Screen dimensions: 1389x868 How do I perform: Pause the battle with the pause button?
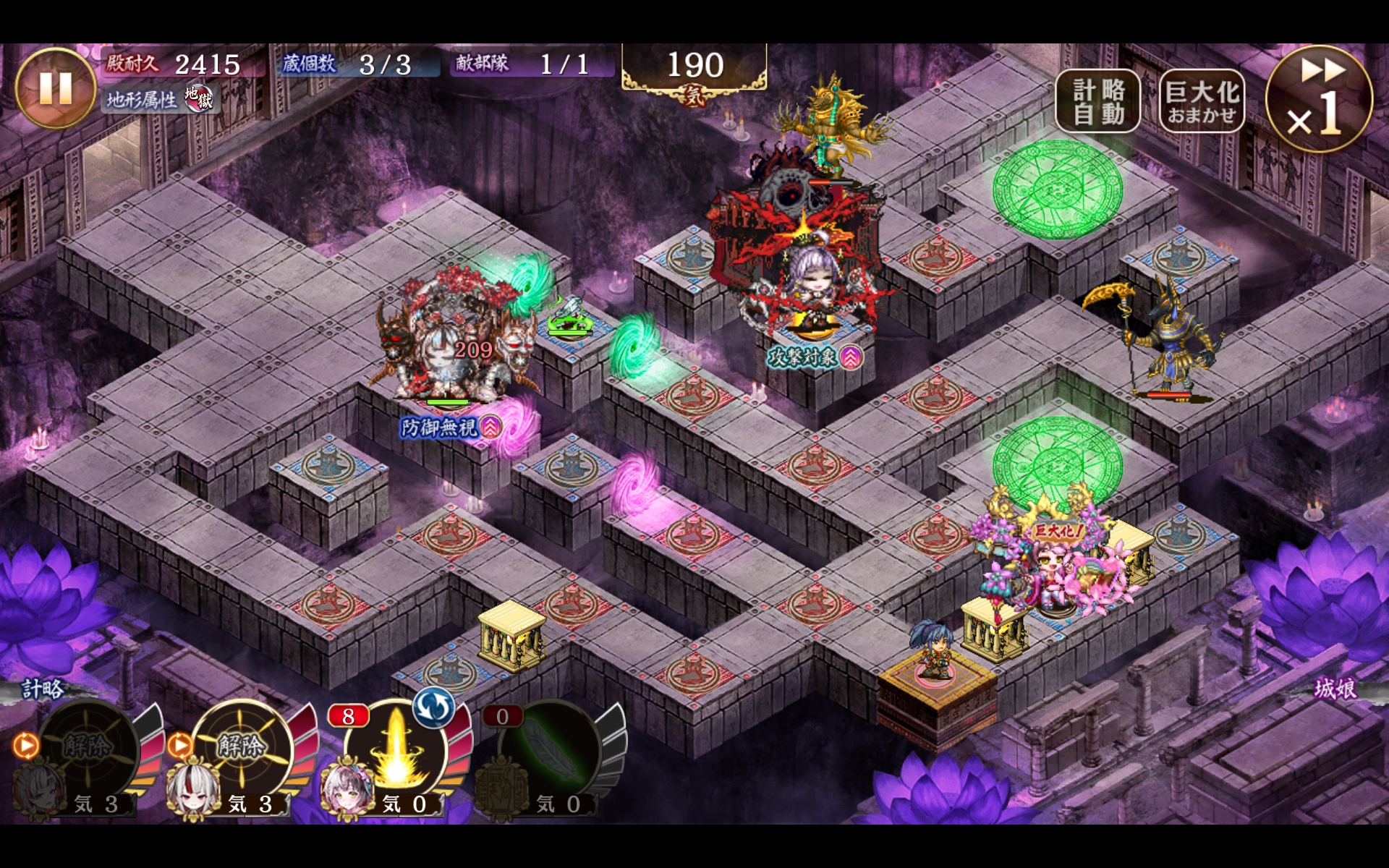click(x=55, y=88)
